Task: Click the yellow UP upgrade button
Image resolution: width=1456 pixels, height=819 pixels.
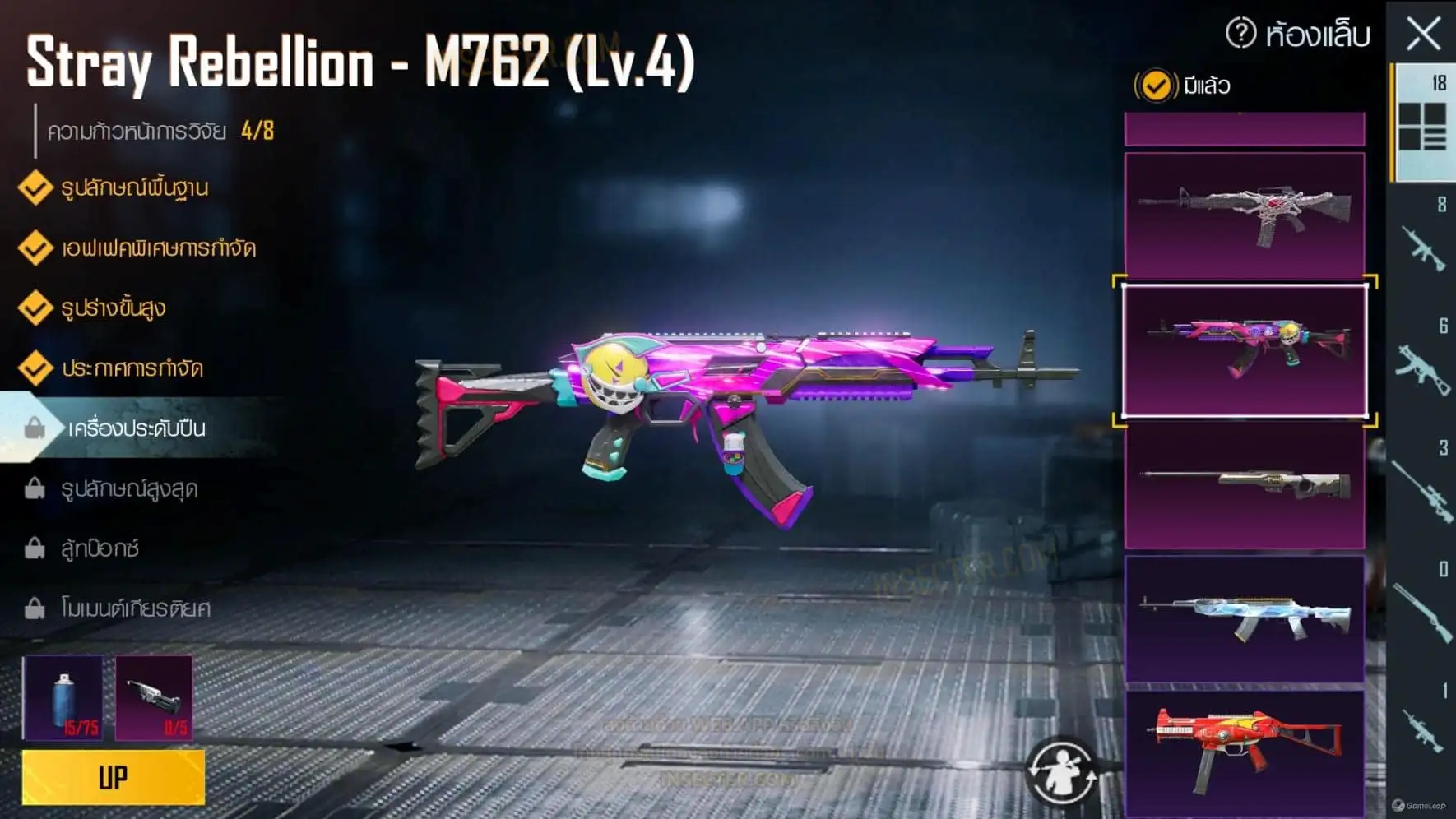Action: tap(114, 777)
